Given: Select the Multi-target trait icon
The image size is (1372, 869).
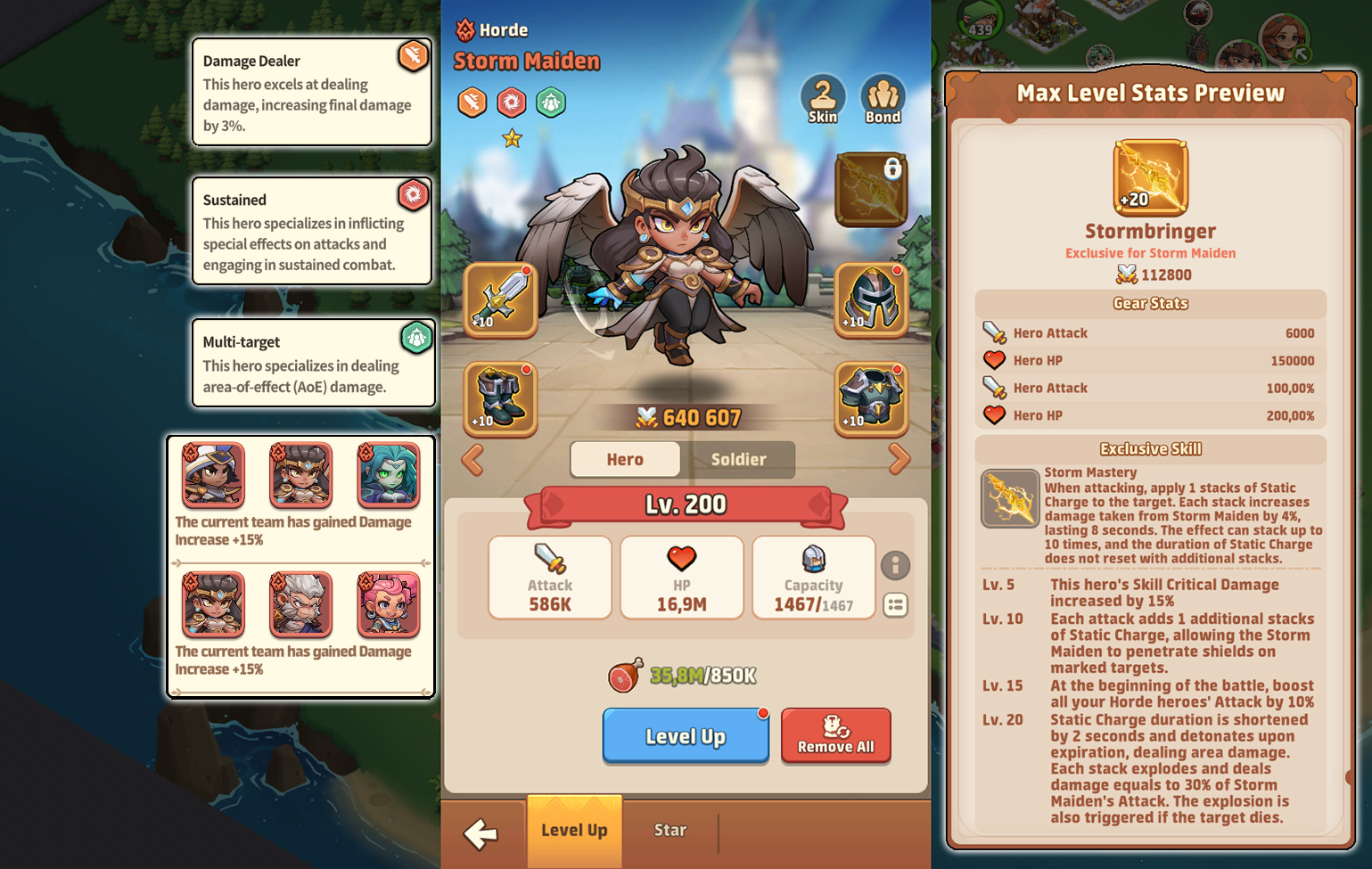Looking at the screenshot, I should click(415, 339).
